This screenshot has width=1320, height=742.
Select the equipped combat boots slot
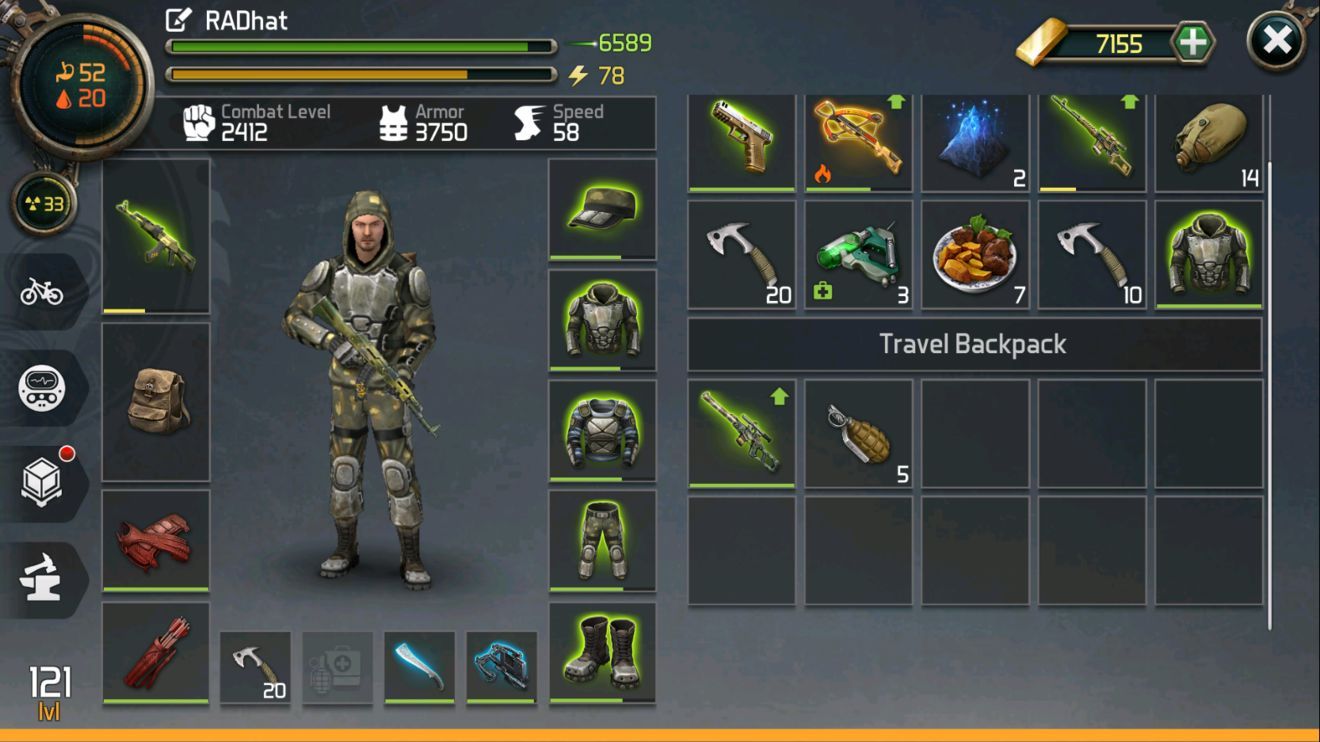tap(602, 652)
